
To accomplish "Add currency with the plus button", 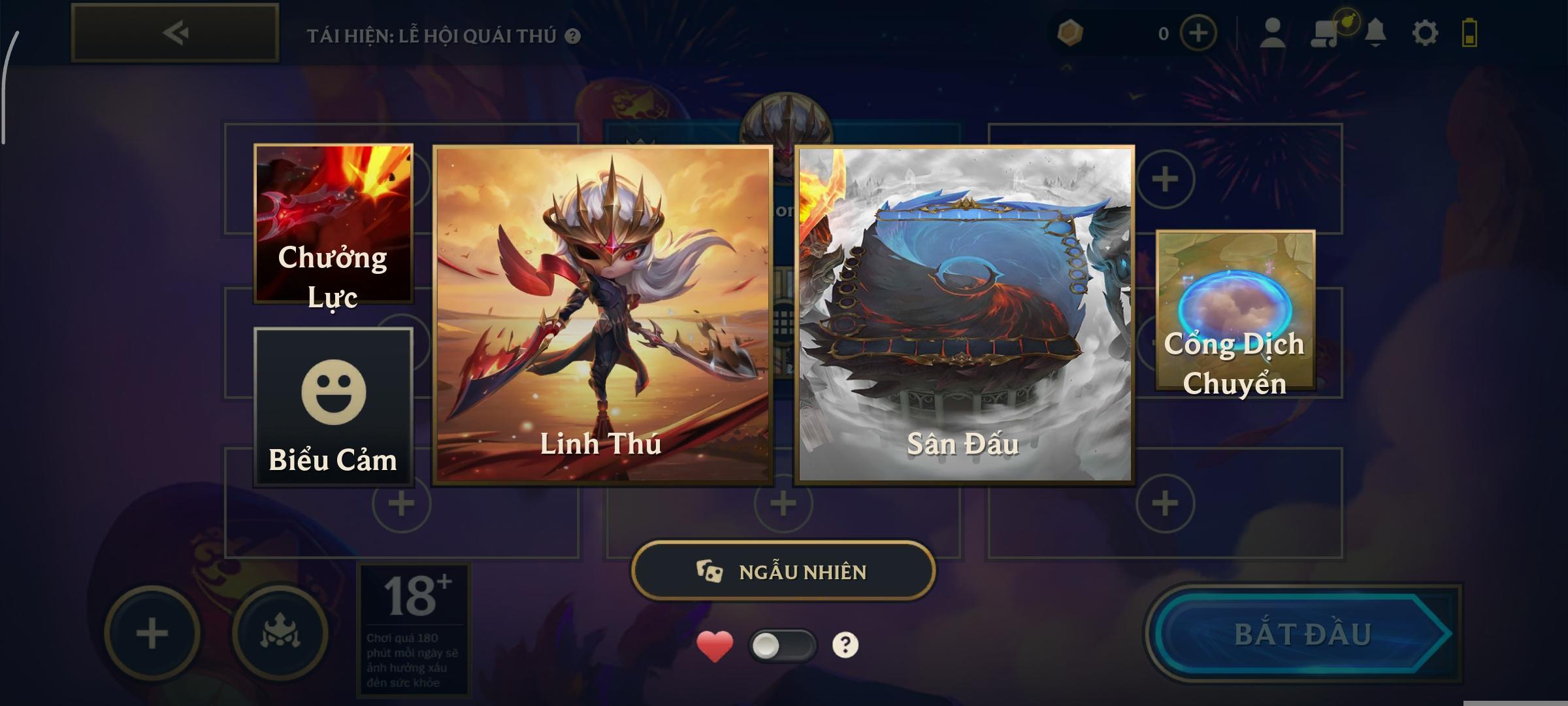I will (x=1198, y=33).
